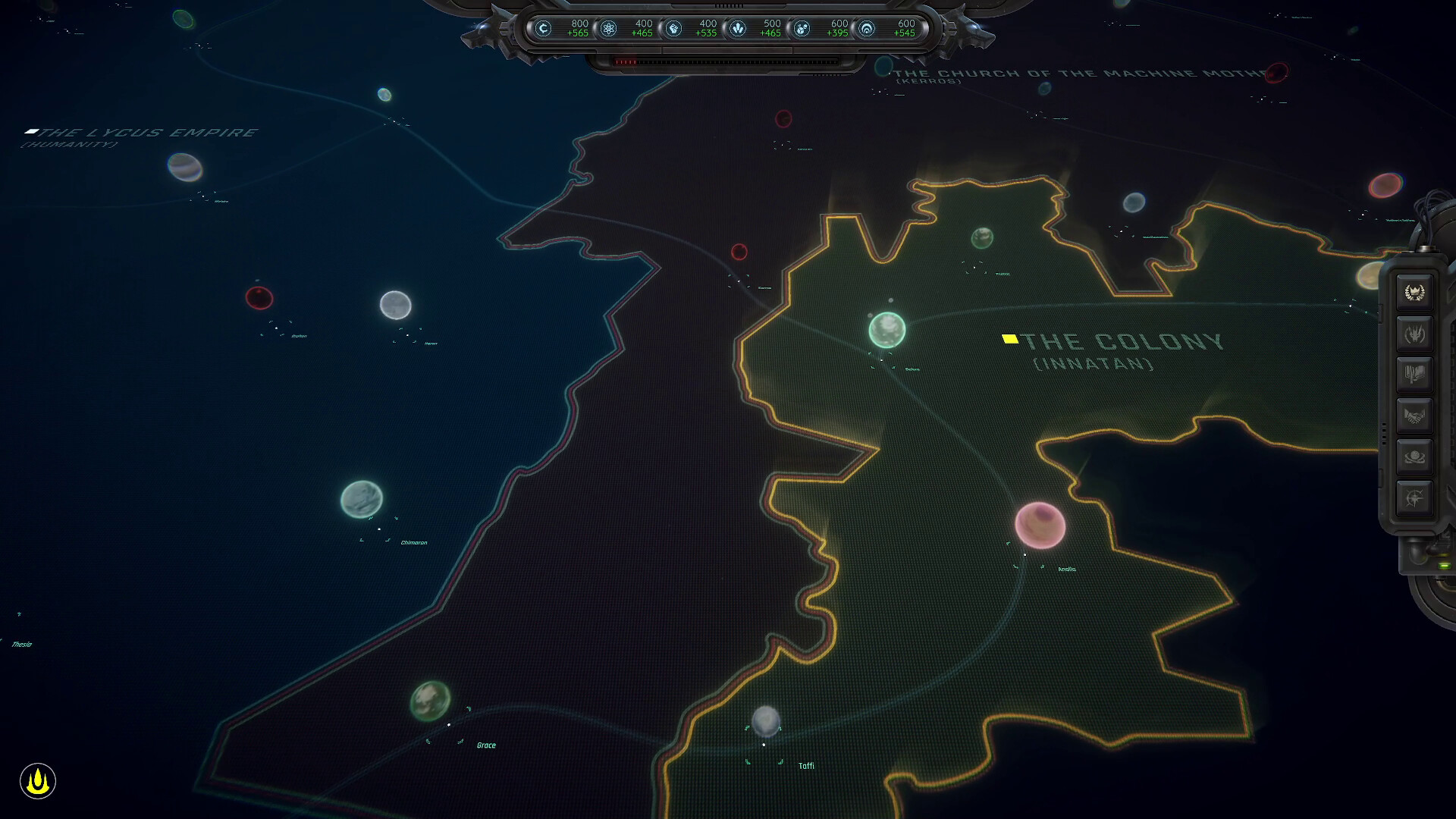Click the circular-arrow credits resource icon
The height and width of the screenshot is (819, 1456).
(544, 29)
